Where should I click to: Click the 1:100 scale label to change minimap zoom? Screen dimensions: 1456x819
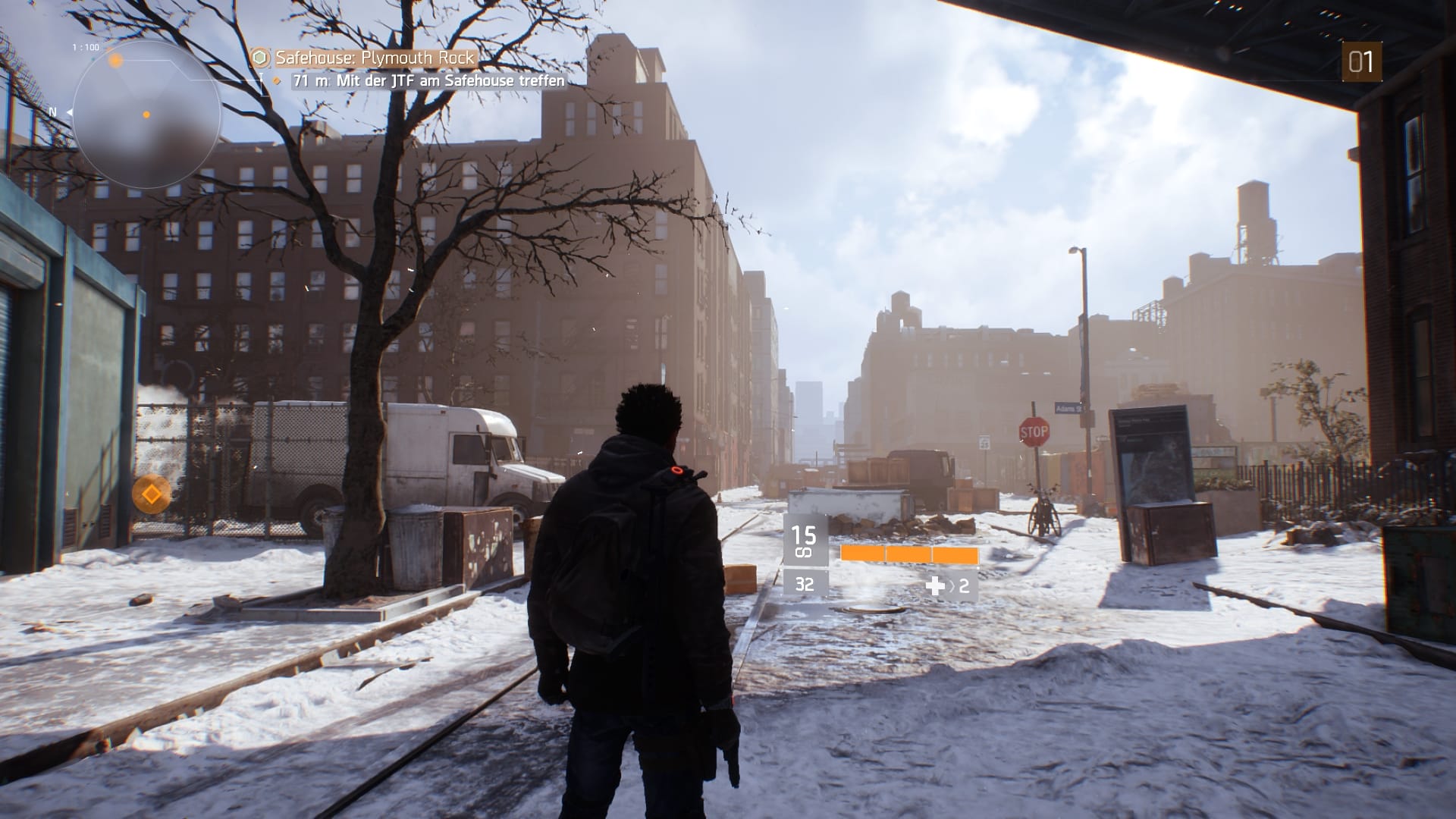coord(86,46)
